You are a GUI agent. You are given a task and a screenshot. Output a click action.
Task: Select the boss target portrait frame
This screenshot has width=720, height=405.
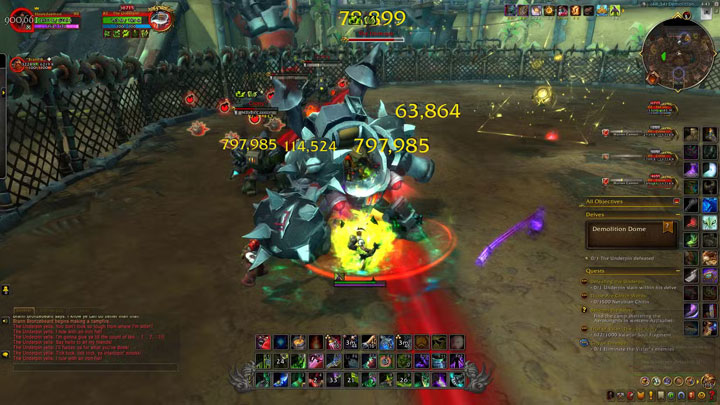161,22
